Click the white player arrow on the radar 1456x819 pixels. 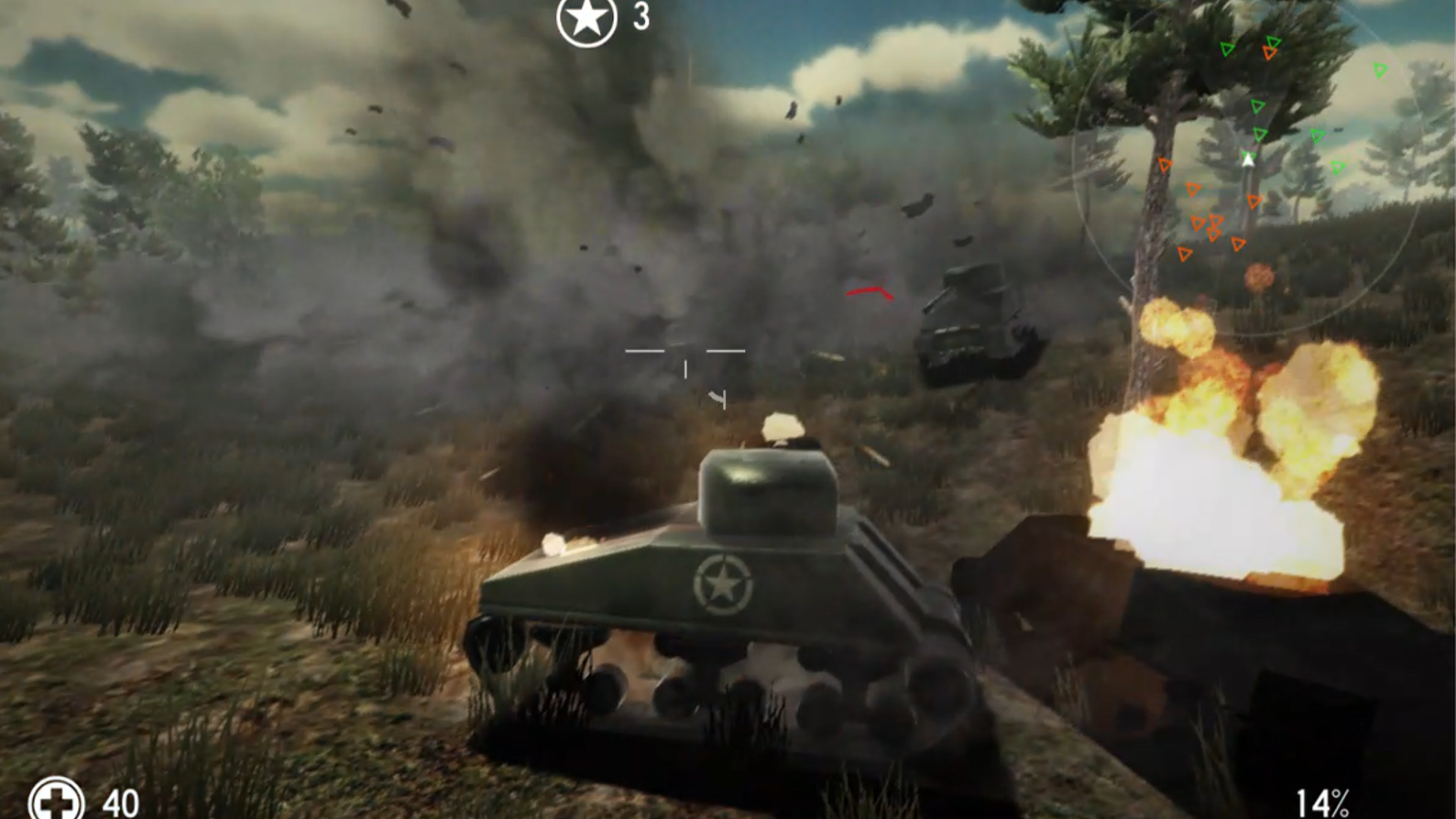point(1248,158)
